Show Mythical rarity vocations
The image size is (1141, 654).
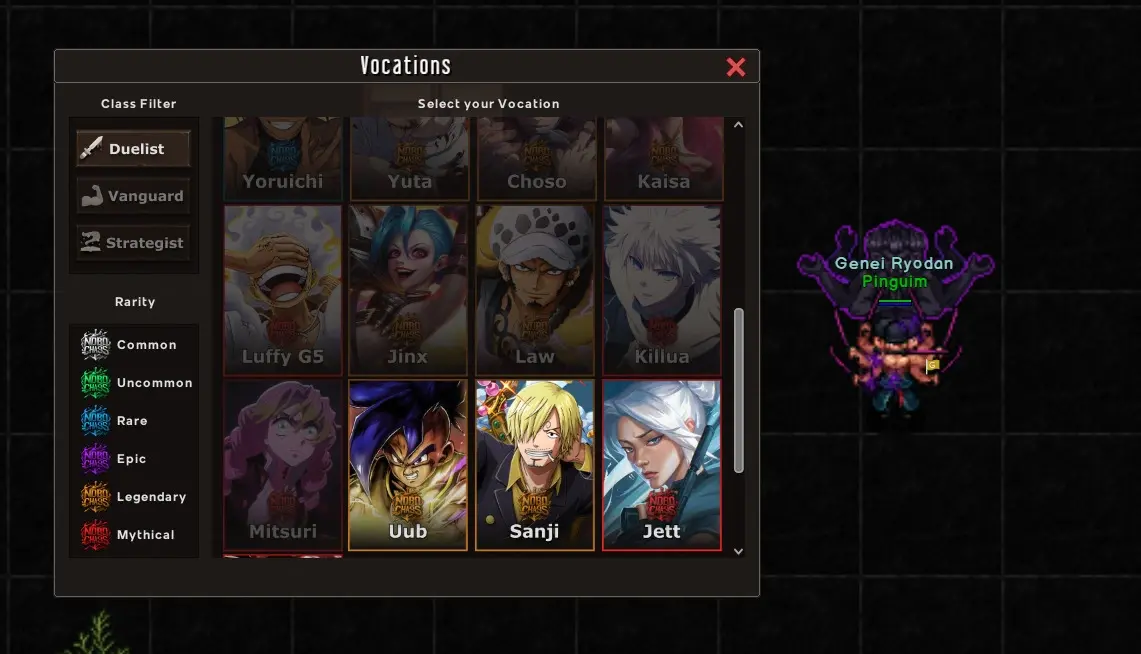coord(133,535)
